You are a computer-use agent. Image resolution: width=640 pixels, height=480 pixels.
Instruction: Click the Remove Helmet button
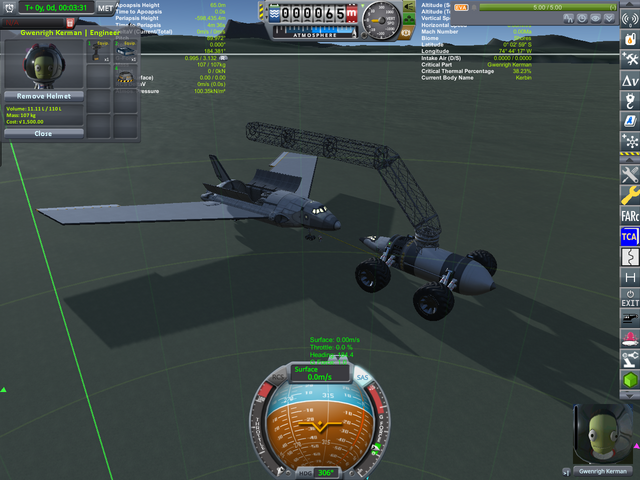point(43,95)
